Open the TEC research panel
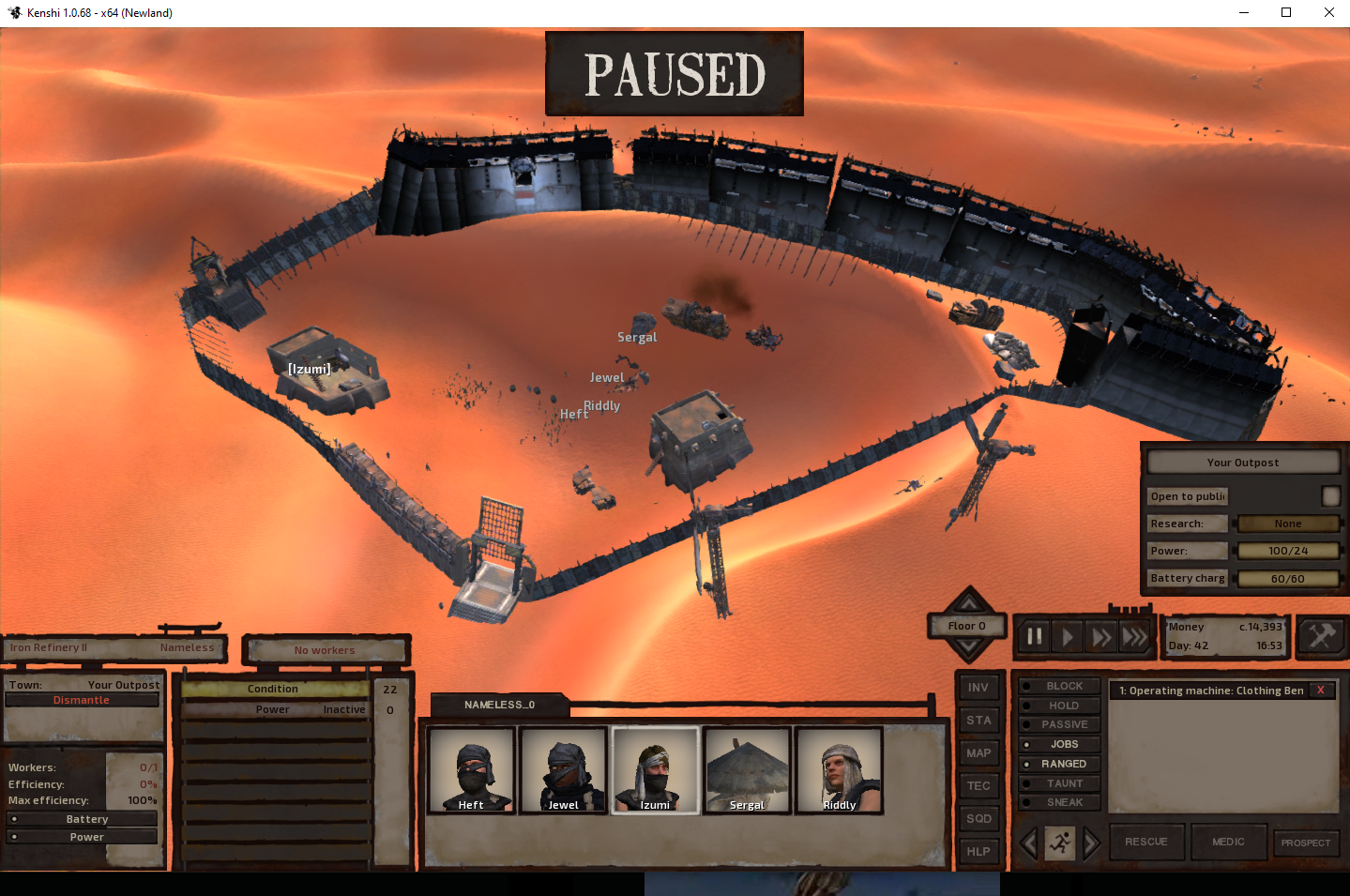Viewport: 1350px width, 896px height. click(x=978, y=786)
